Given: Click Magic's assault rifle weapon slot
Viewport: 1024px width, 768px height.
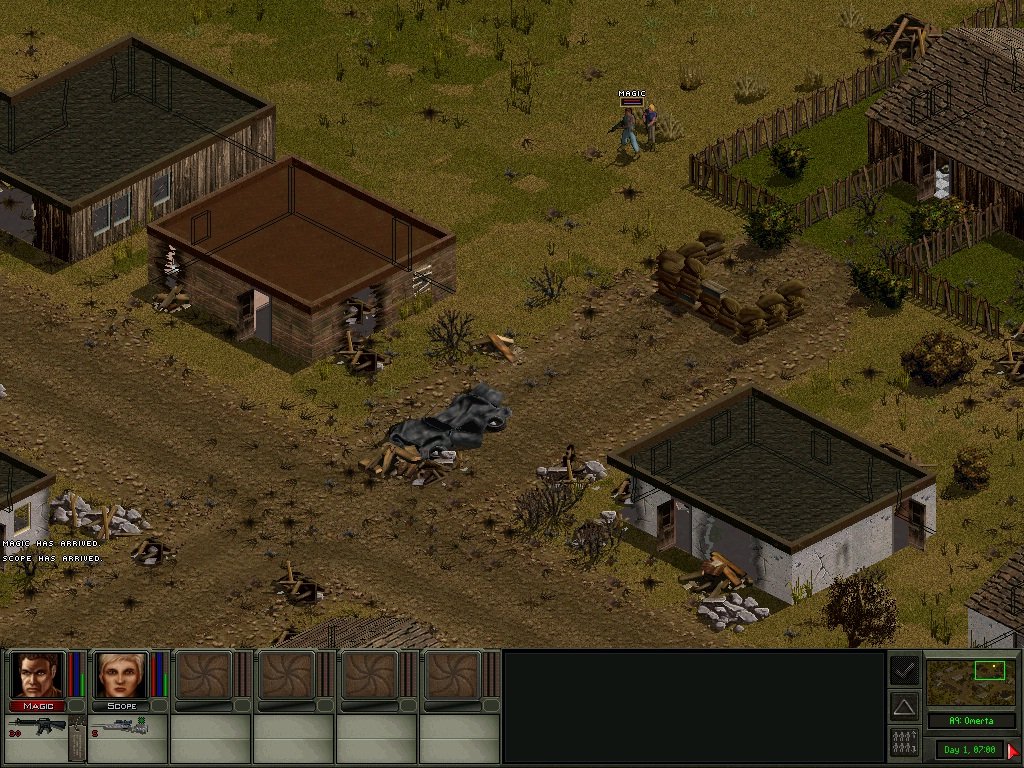Looking at the screenshot, I should click(x=38, y=727).
